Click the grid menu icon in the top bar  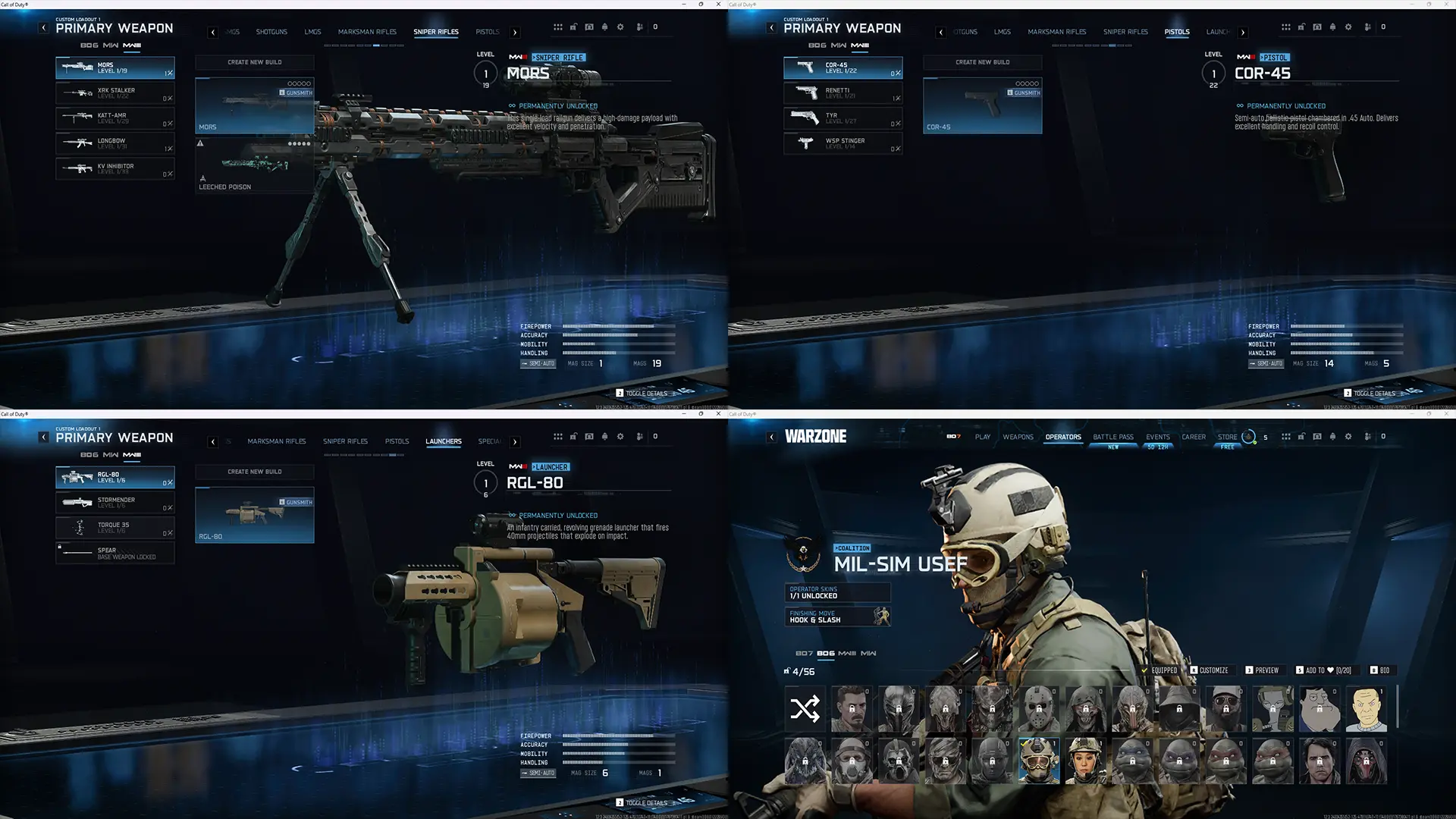[x=559, y=27]
